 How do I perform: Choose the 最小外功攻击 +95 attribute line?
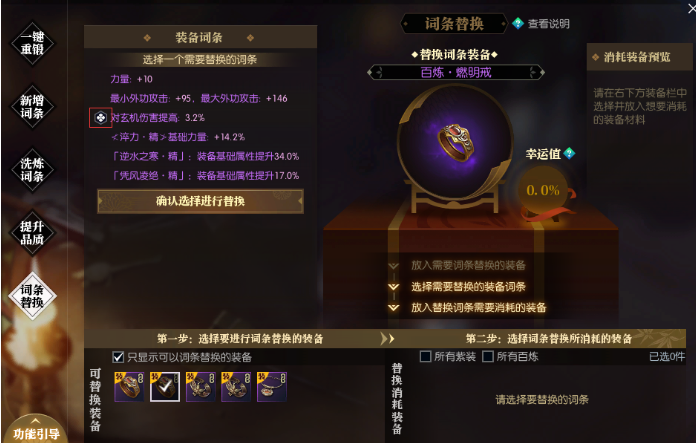click(x=198, y=98)
